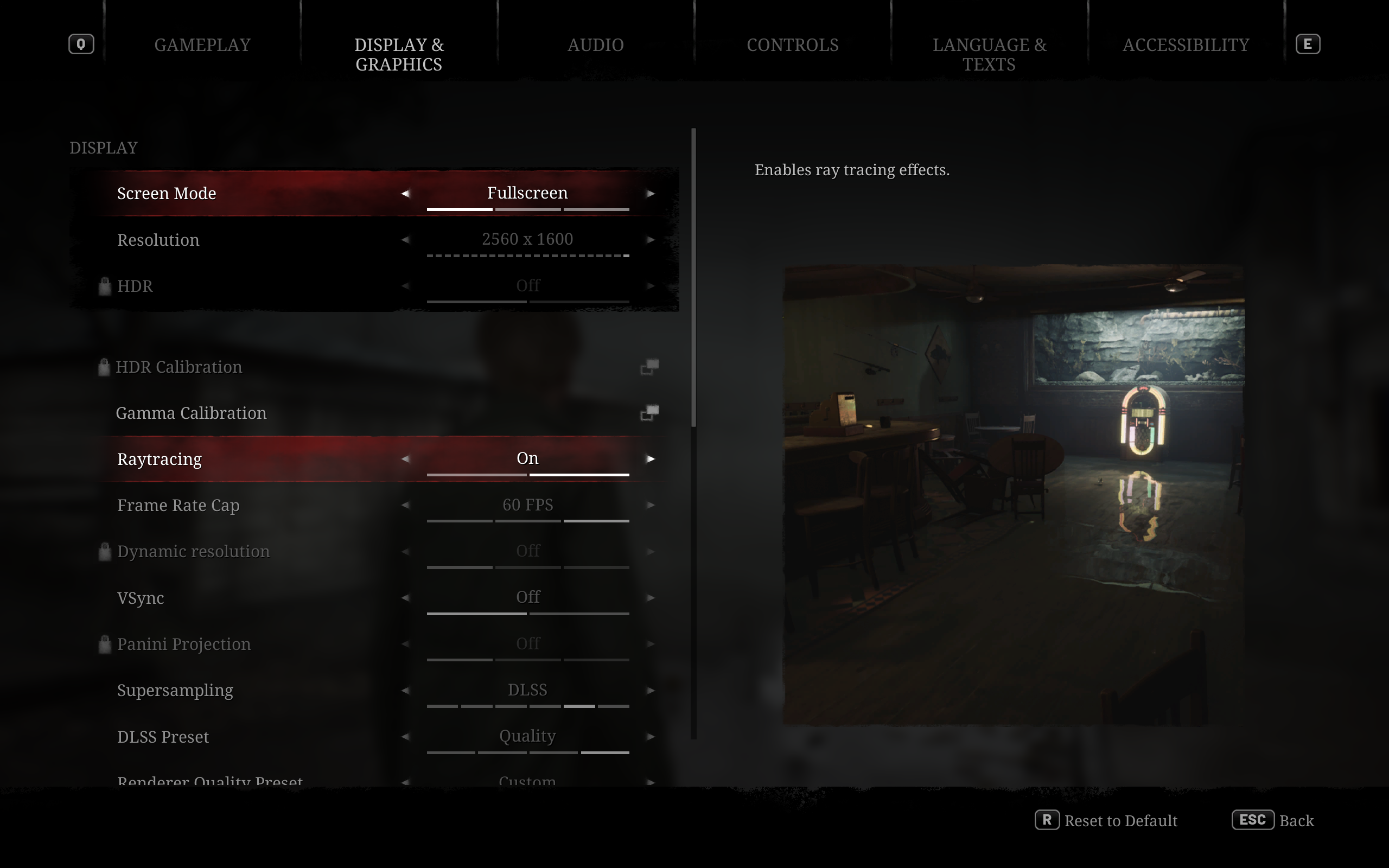Screen dimensions: 1389x868
Task: Increase Frame Rate Cap with right arrow
Action: pos(651,505)
